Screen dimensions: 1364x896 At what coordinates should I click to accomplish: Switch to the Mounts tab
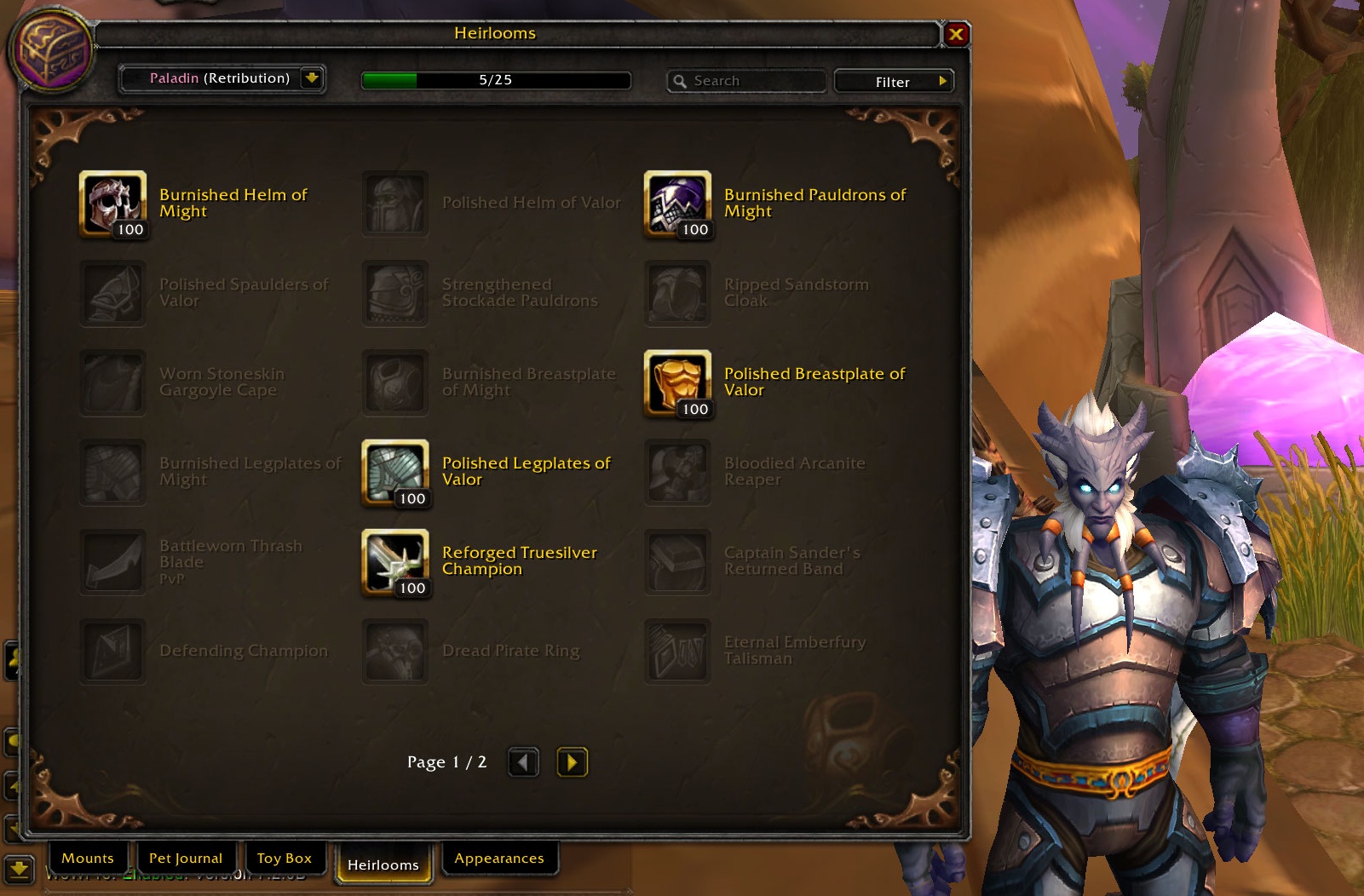point(88,858)
